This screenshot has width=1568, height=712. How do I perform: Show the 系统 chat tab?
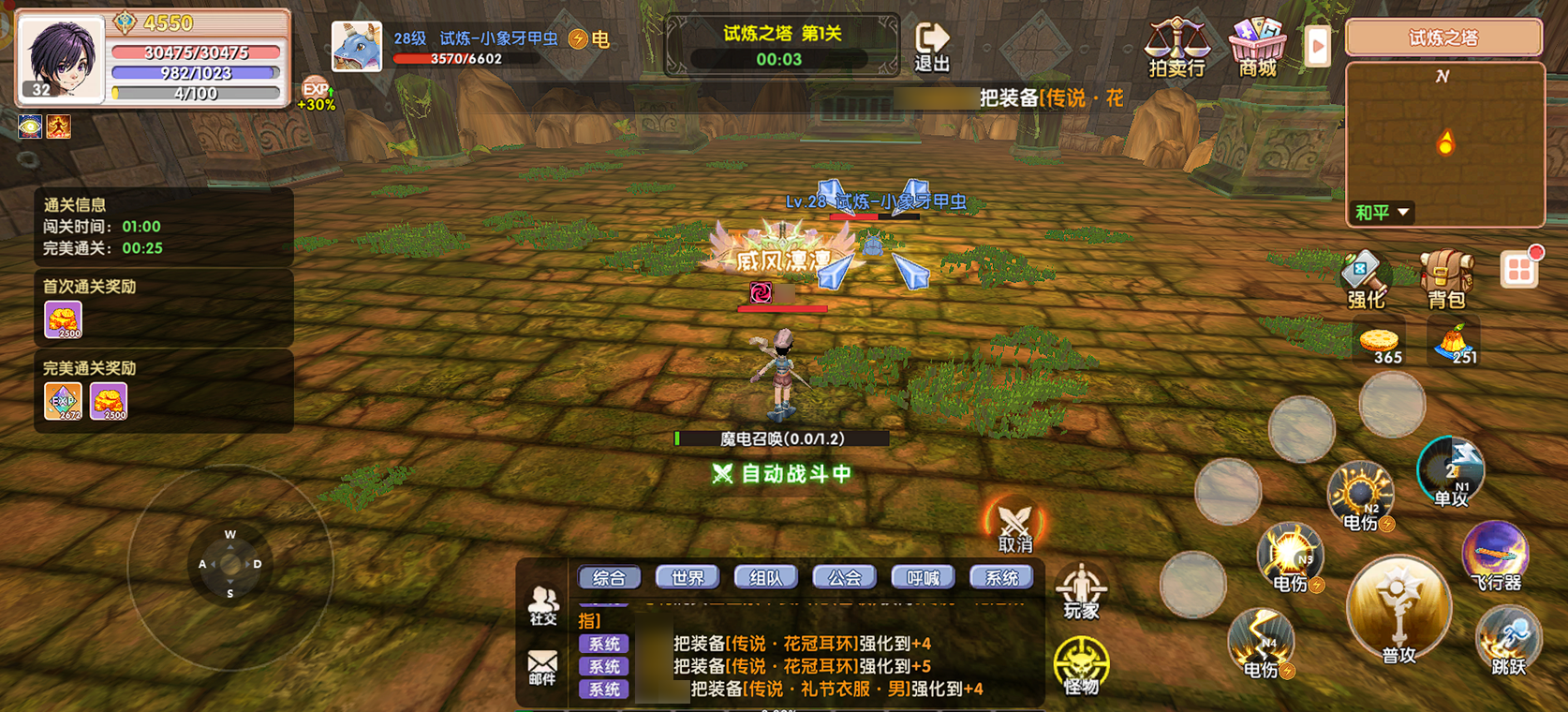pos(1001,578)
